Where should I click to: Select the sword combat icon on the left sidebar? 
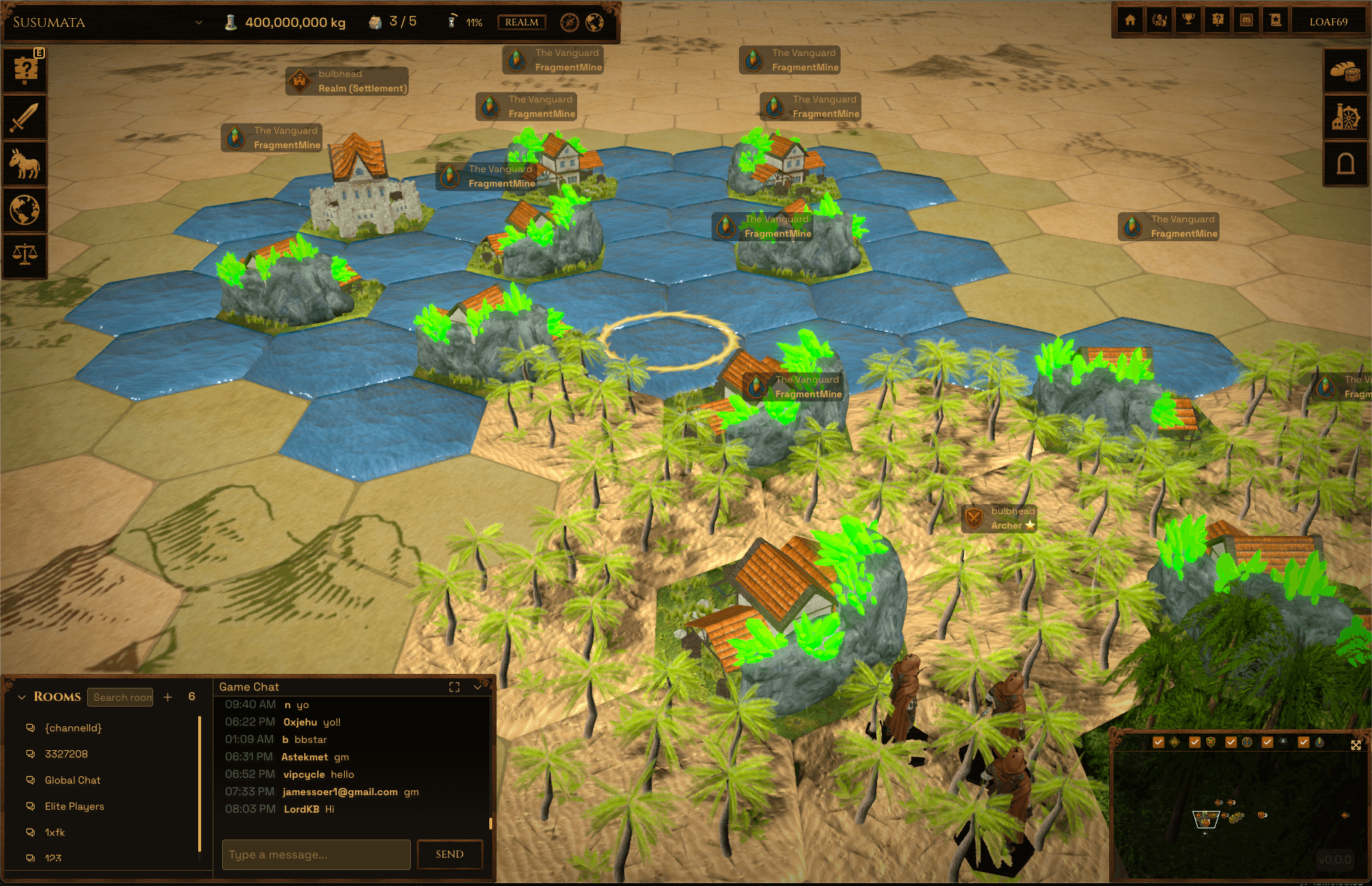(24, 116)
